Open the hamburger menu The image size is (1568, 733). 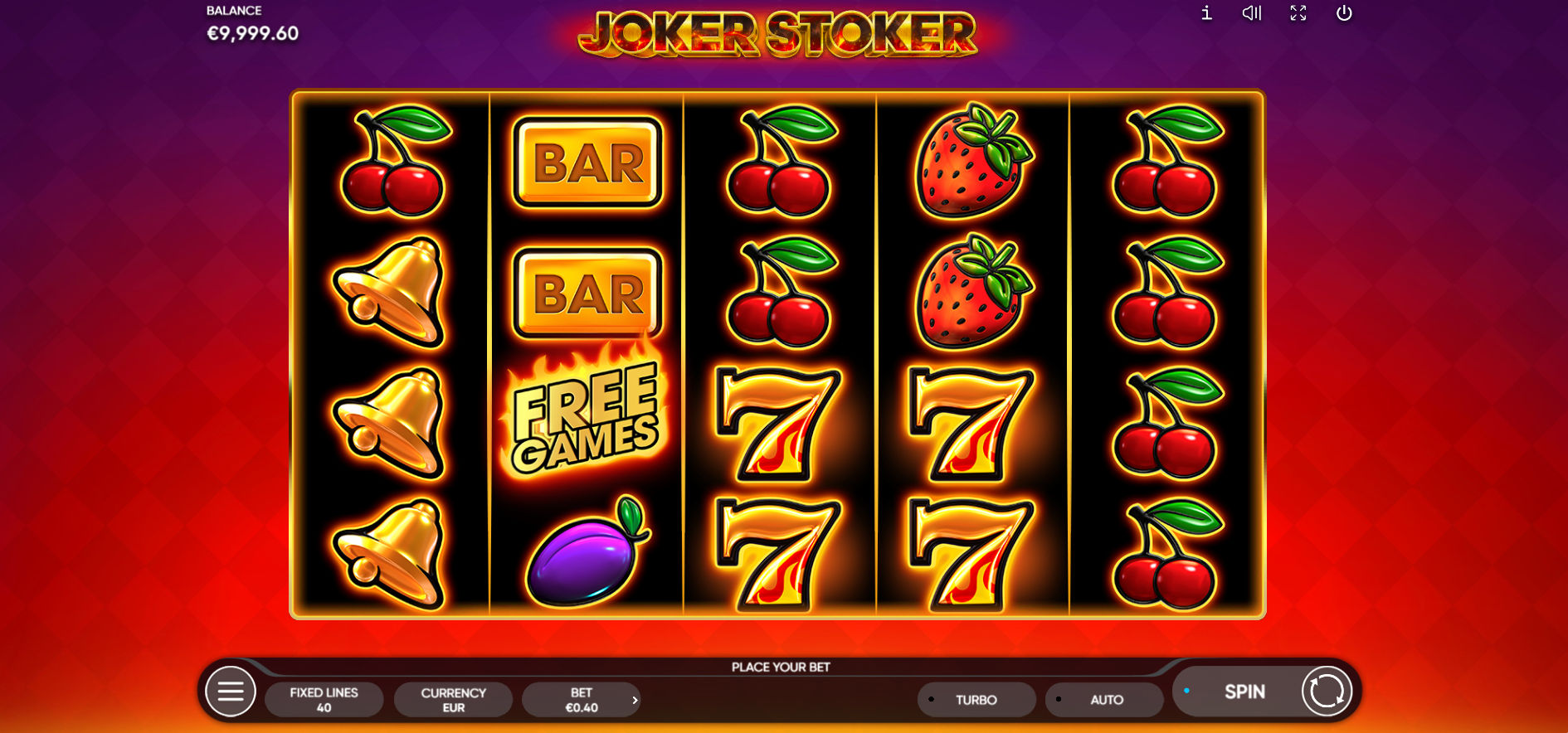click(231, 691)
